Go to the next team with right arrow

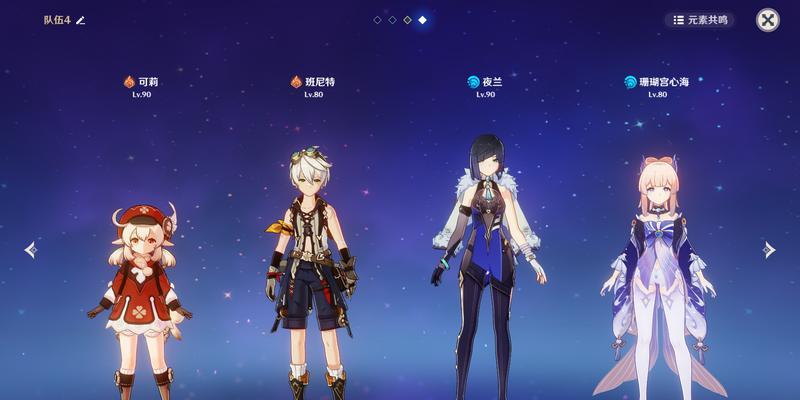768,250
